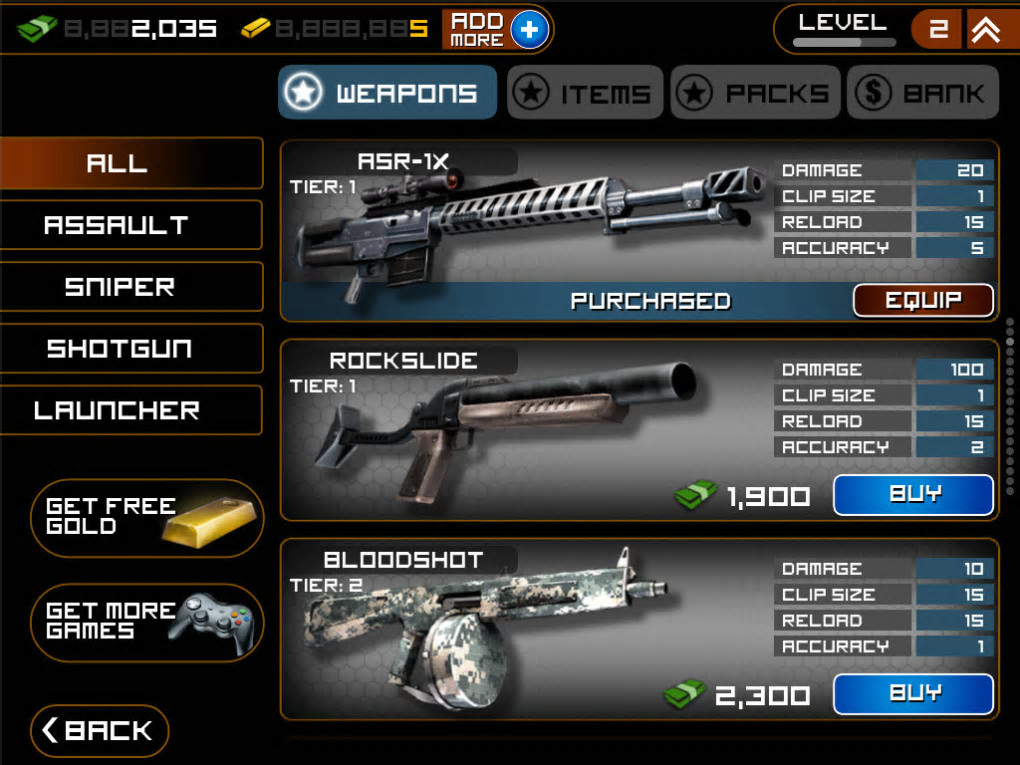
Task: Click the level up double-chevron icon
Action: (x=985, y=30)
